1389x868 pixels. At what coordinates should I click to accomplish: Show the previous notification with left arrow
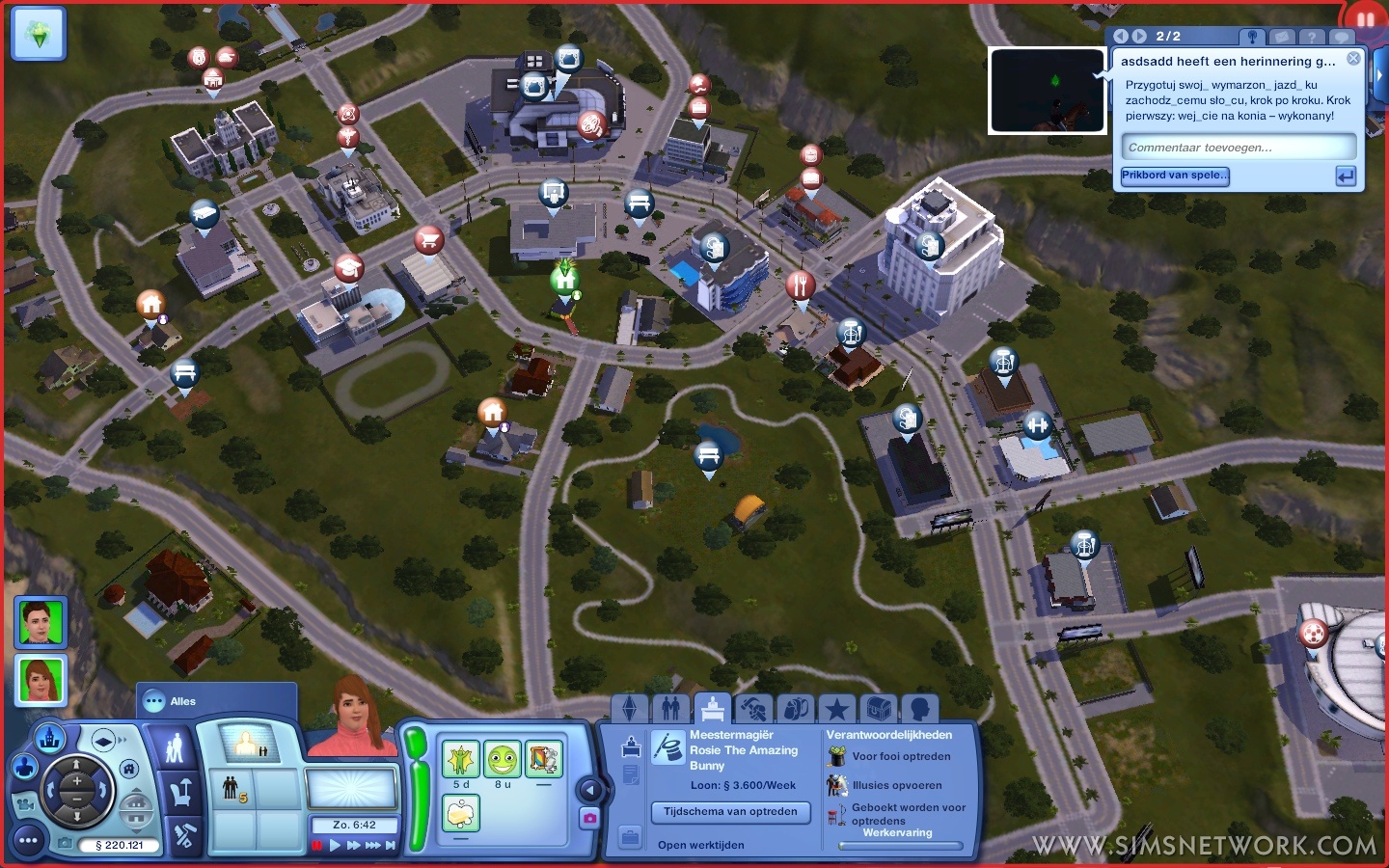pos(1121,36)
